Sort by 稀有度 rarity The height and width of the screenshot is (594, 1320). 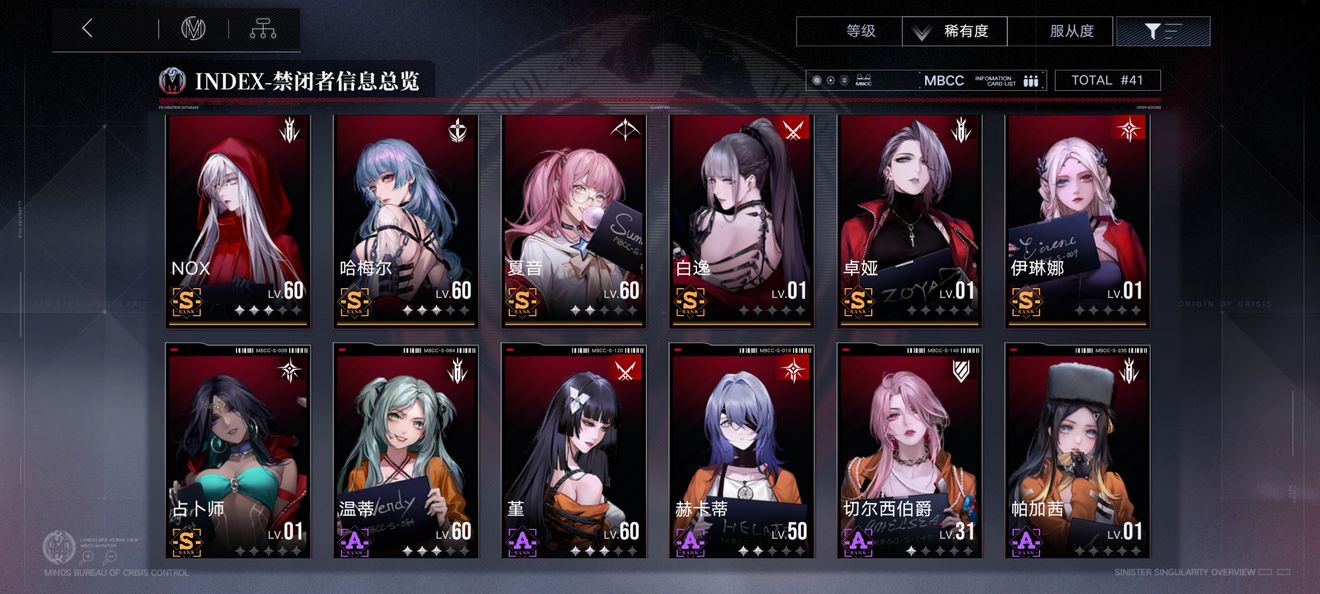pos(955,31)
